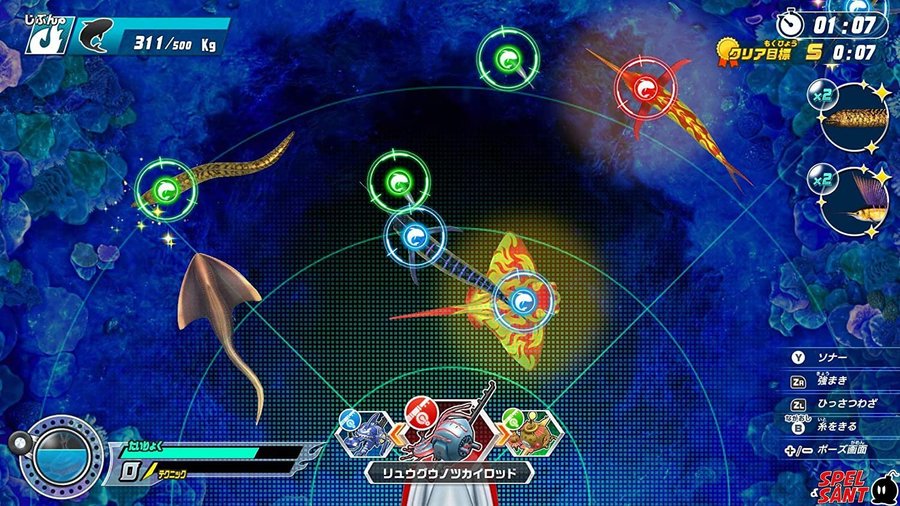This screenshot has width=900, height=506.
Task: Target the blue reticle on the yellow ray
Action: pos(522,299)
